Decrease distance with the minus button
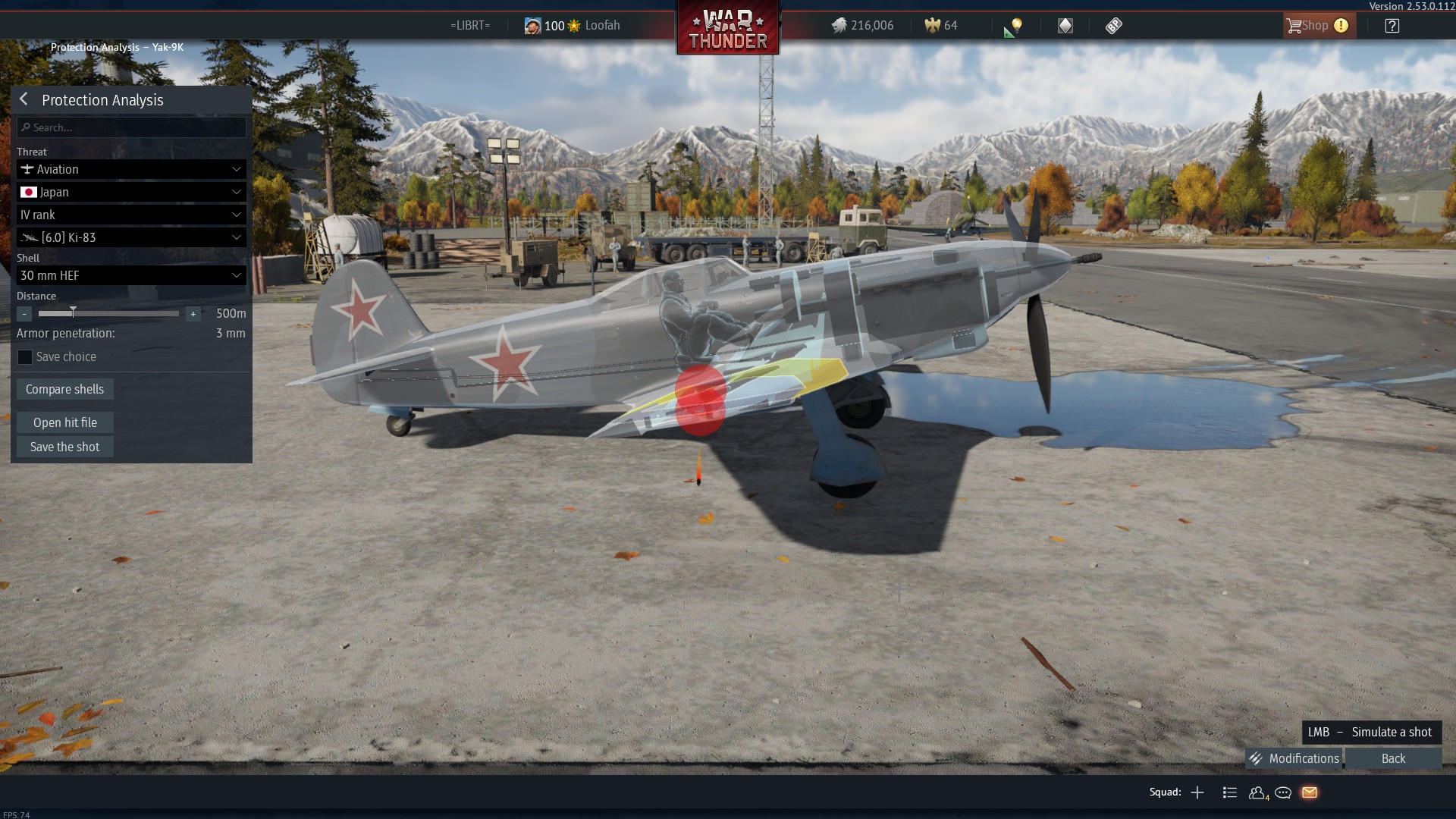The image size is (1456, 819). 24,313
